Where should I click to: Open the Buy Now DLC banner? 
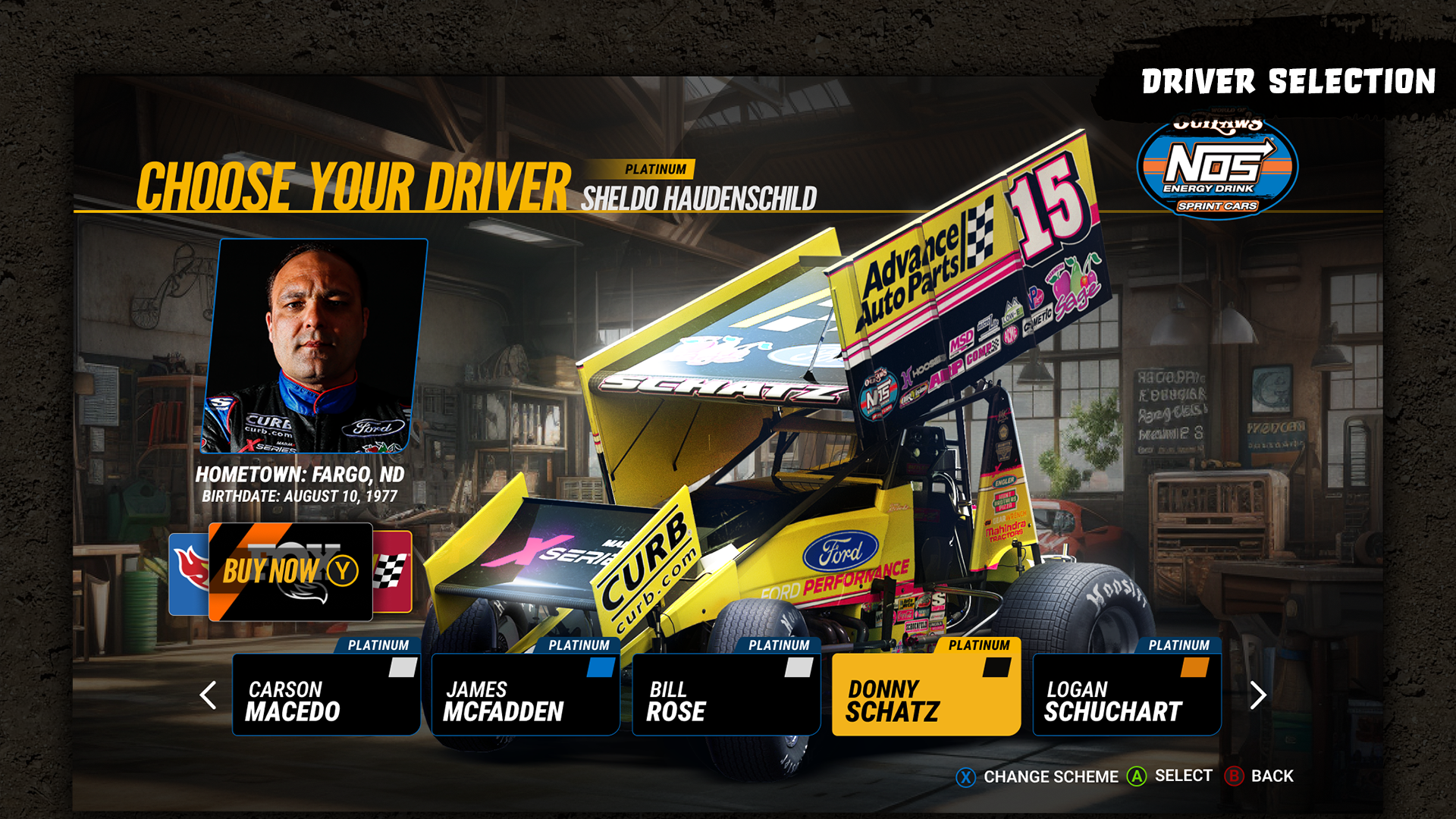[290, 572]
